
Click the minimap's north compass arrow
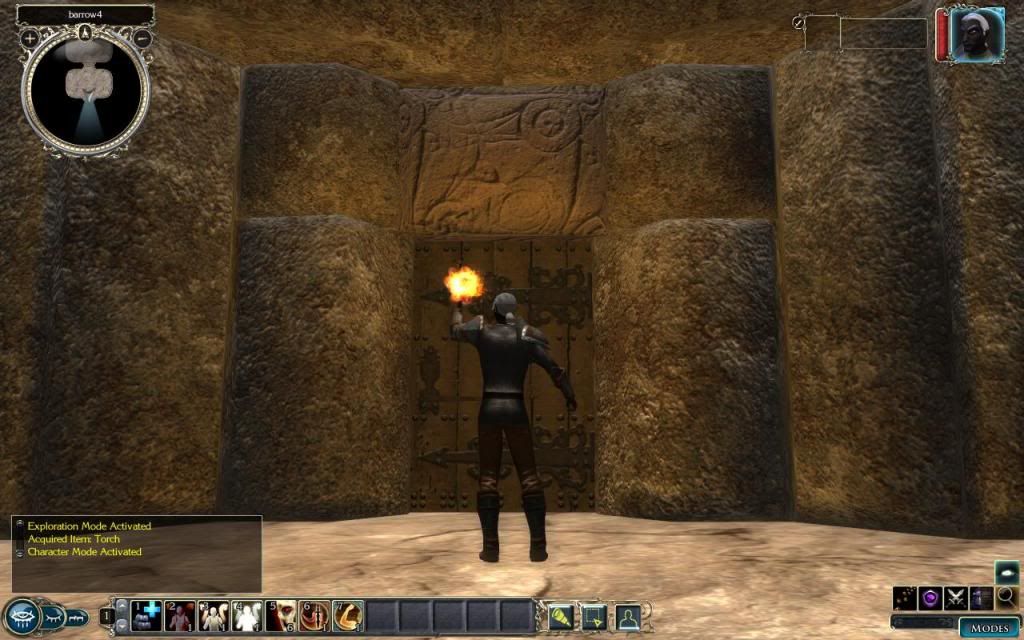pos(85,32)
